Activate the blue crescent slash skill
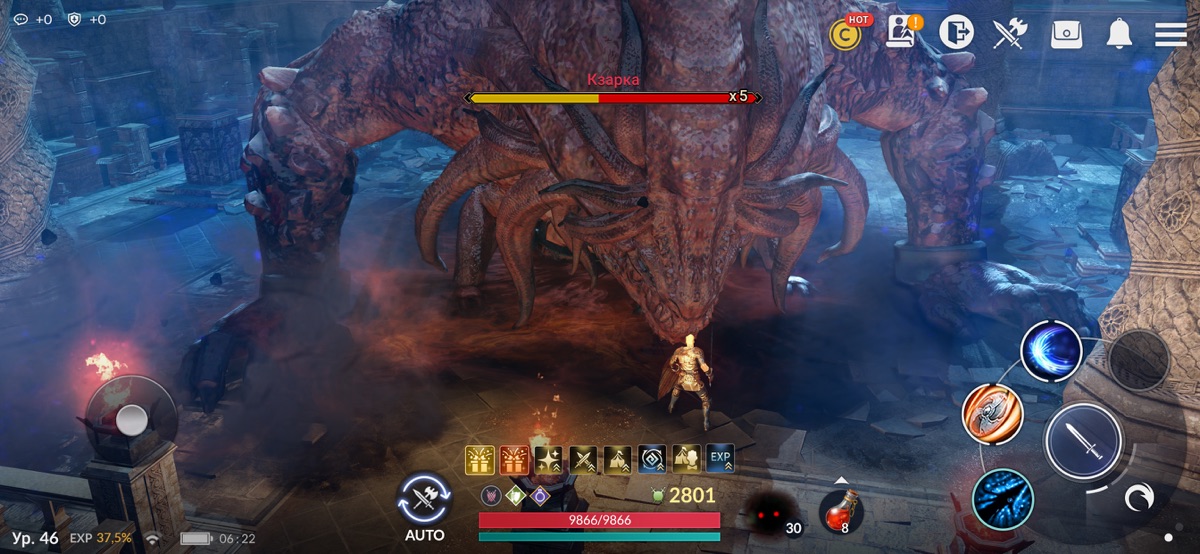 (1051, 351)
